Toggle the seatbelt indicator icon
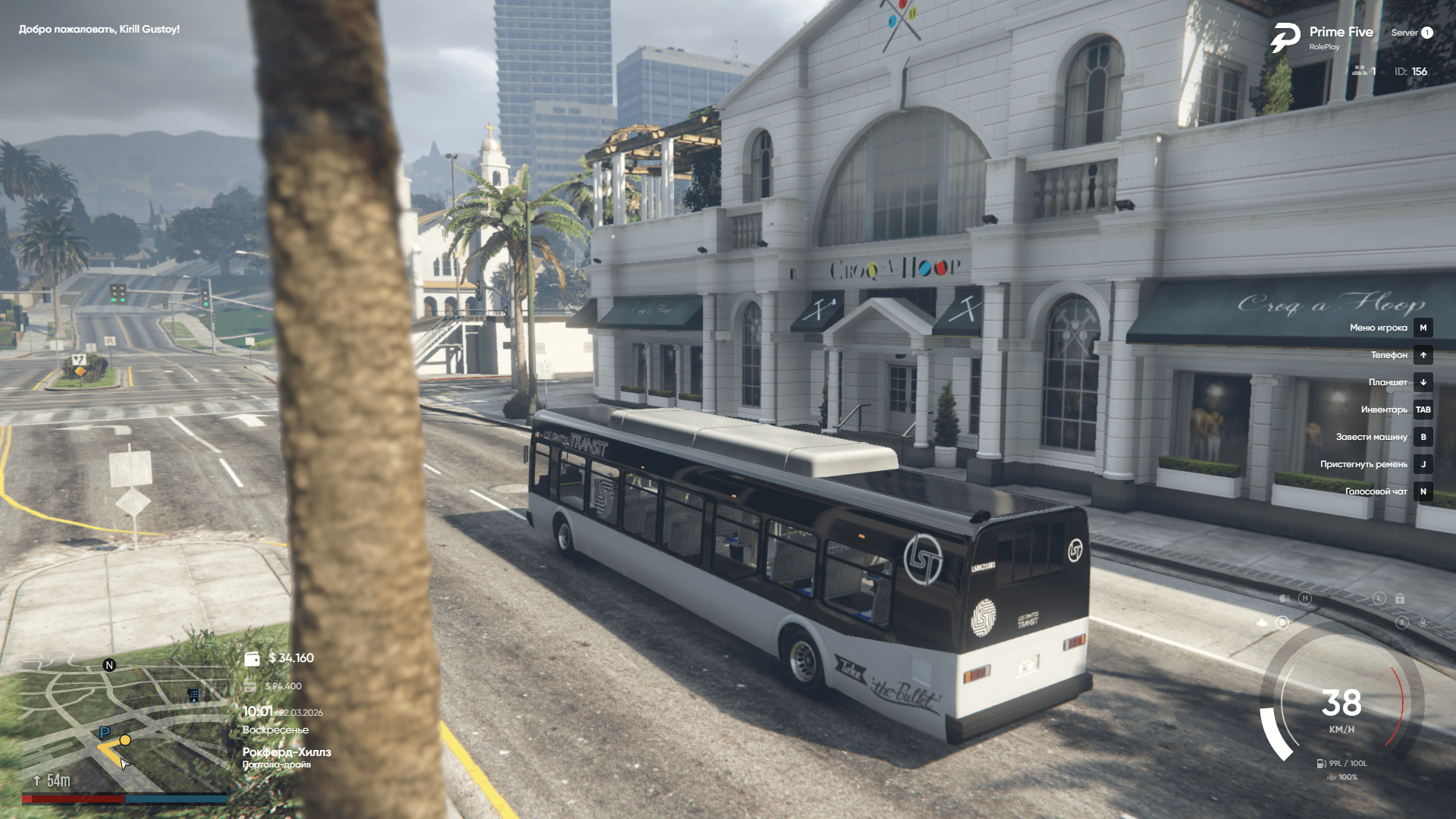 pos(1423,623)
